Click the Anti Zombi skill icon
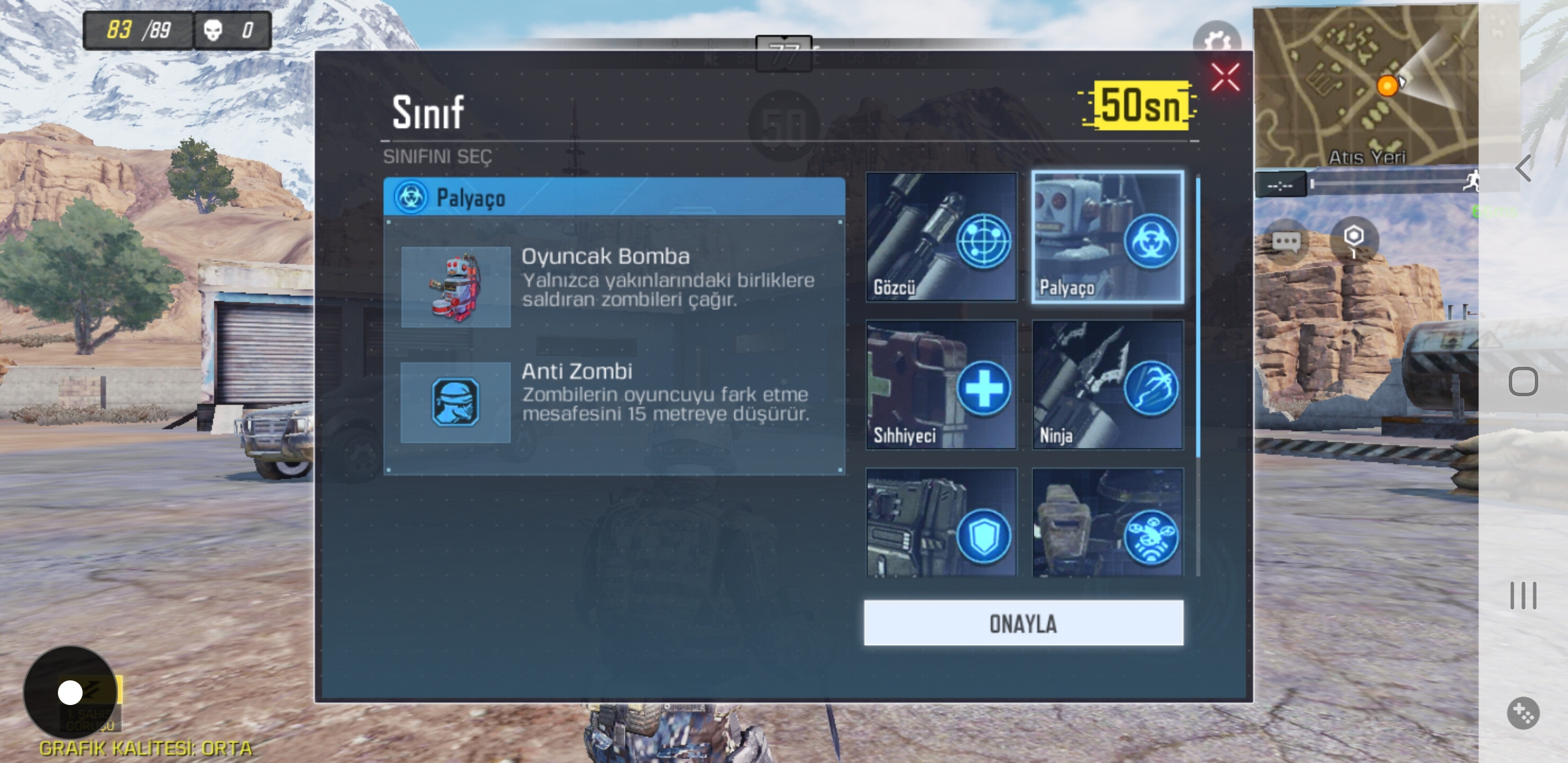1568x763 pixels. (456, 403)
